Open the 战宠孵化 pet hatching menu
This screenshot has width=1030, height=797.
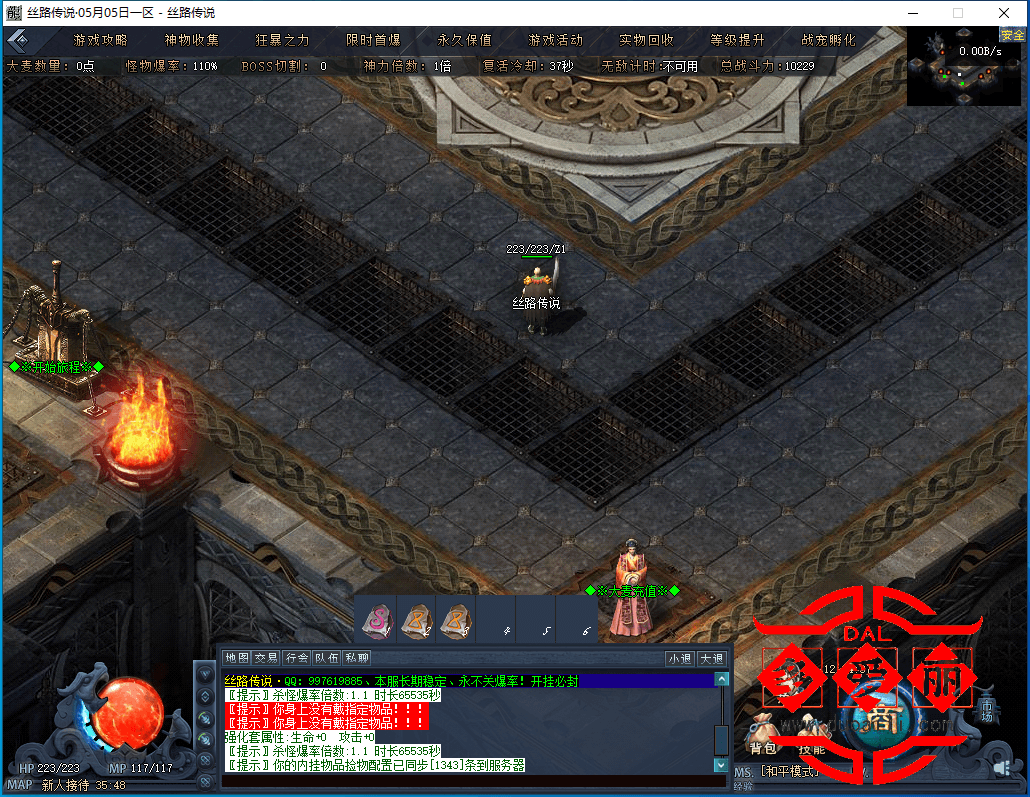pyautogui.click(x=829, y=40)
